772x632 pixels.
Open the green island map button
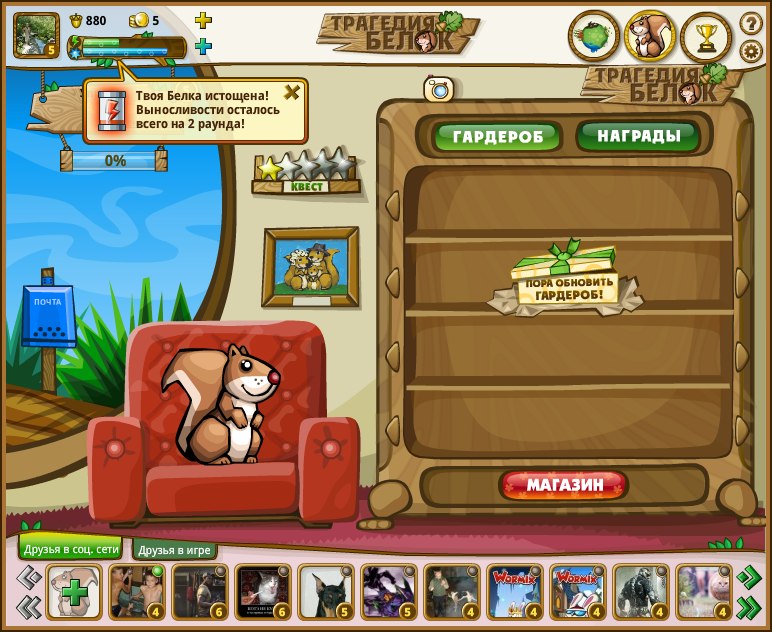pos(594,37)
